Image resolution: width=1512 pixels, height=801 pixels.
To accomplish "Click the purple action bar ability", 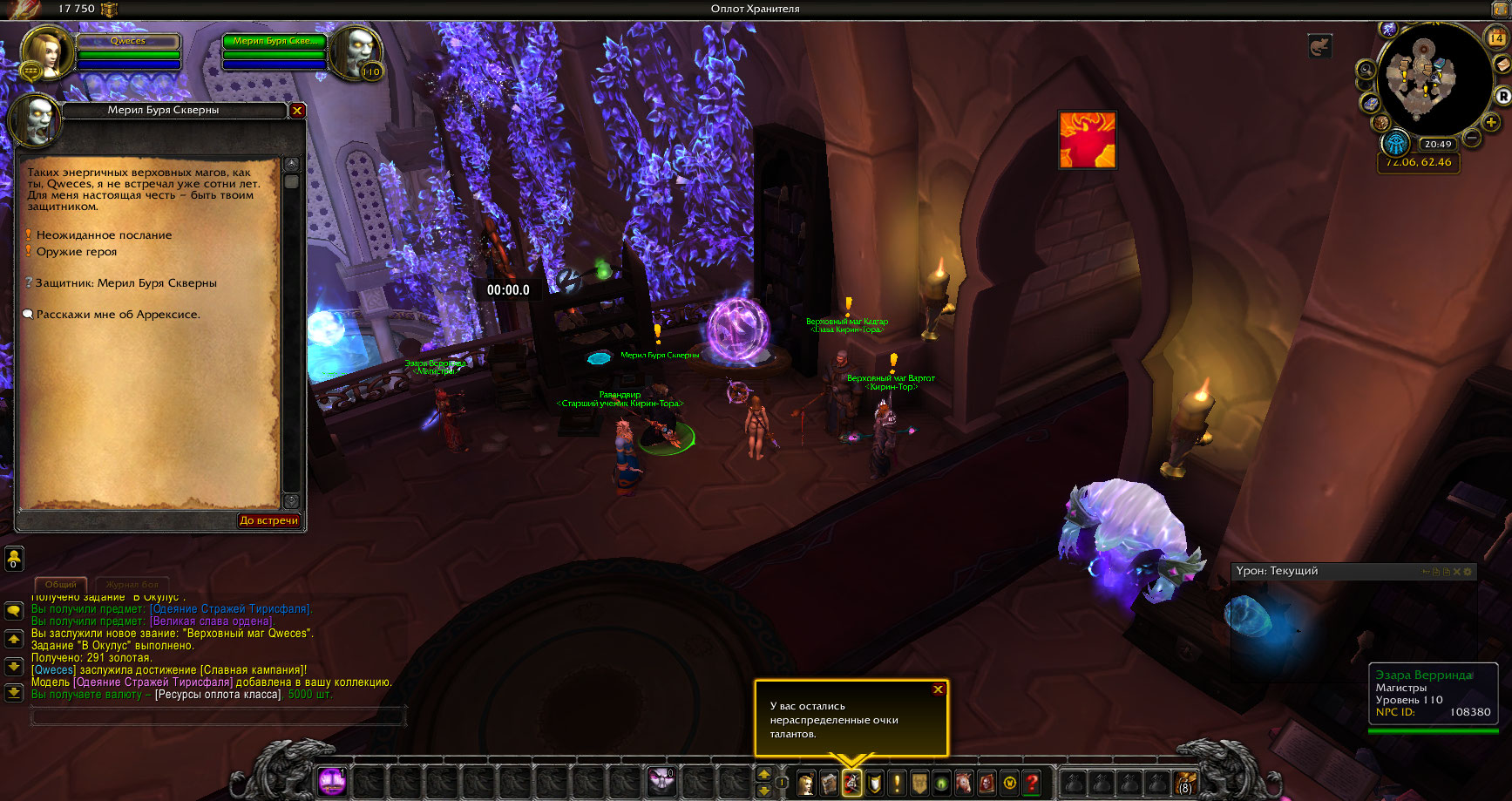I will click(331, 781).
